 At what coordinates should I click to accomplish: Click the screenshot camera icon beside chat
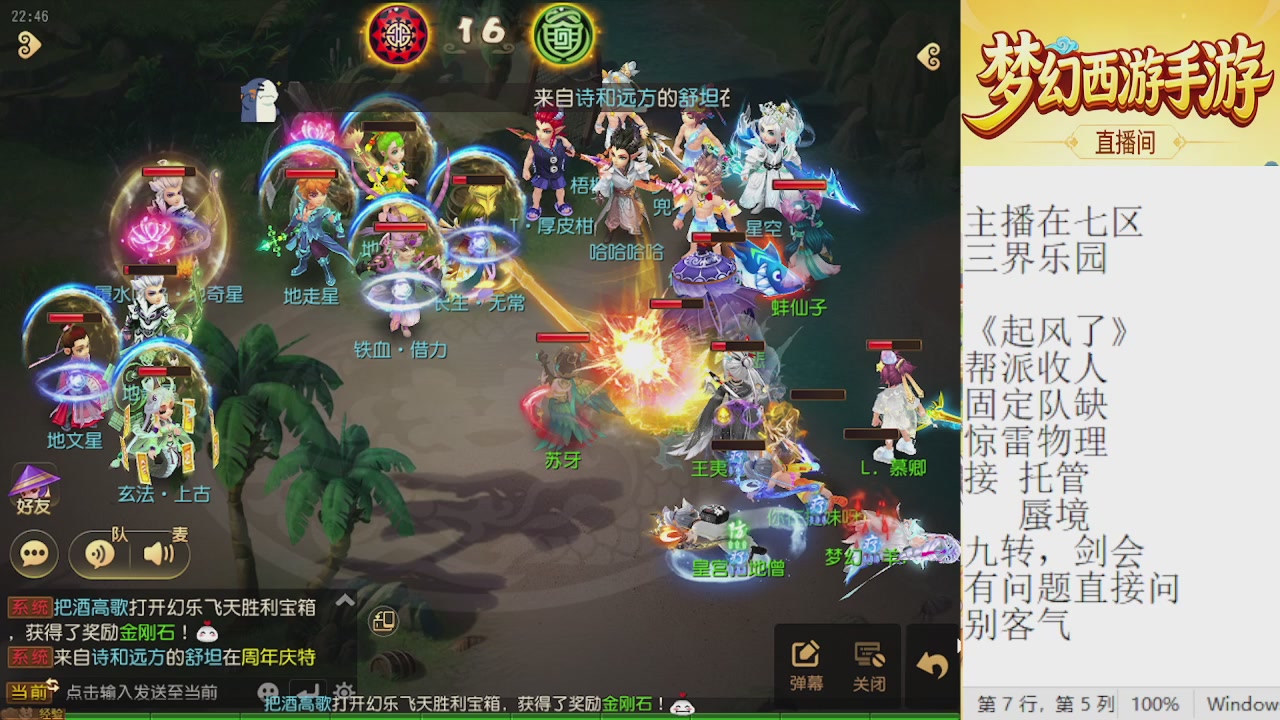(384, 621)
